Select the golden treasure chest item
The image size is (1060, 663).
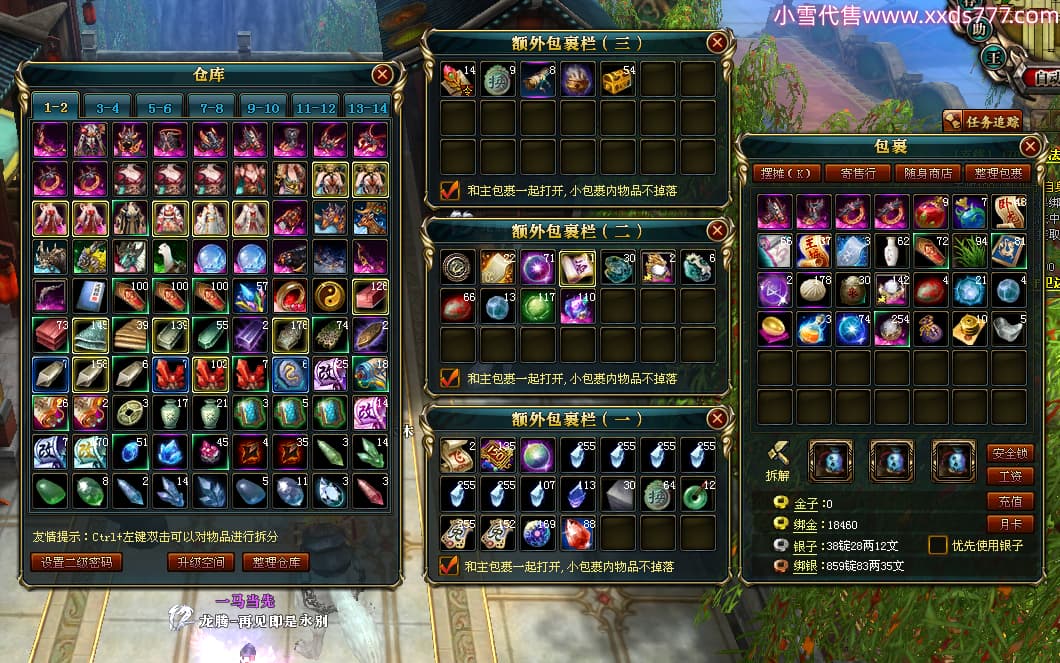617,79
